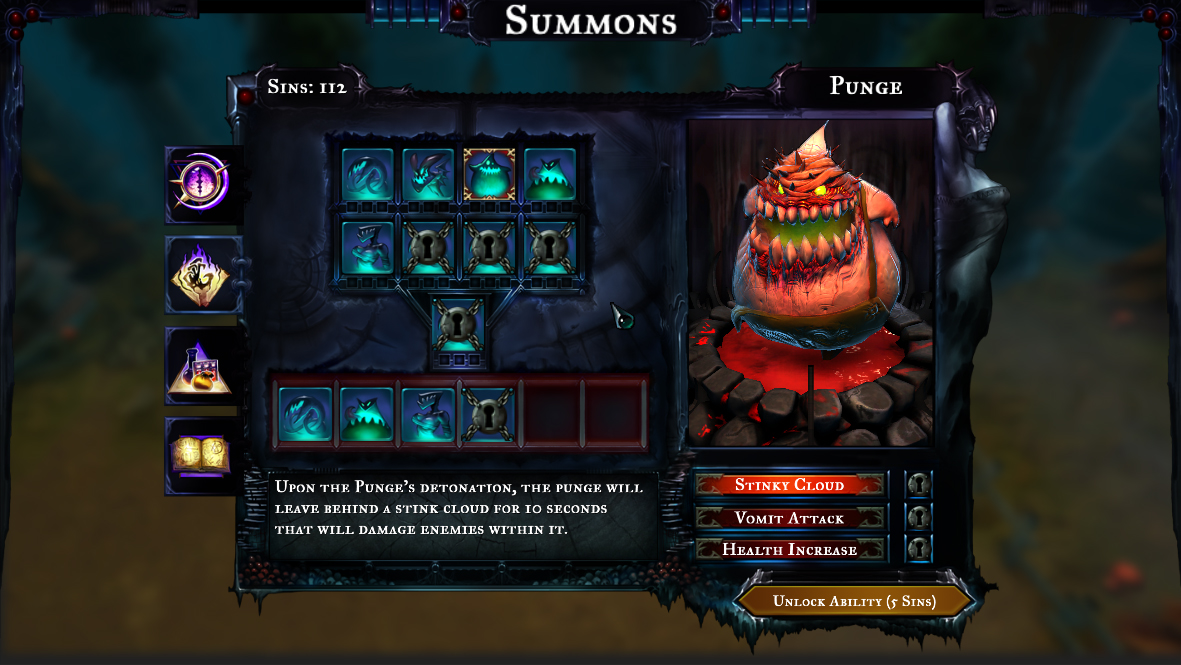Image resolution: width=1181 pixels, height=665 pixels.
Task: Switch to the flaming hand tab
Action: (204, 275)
